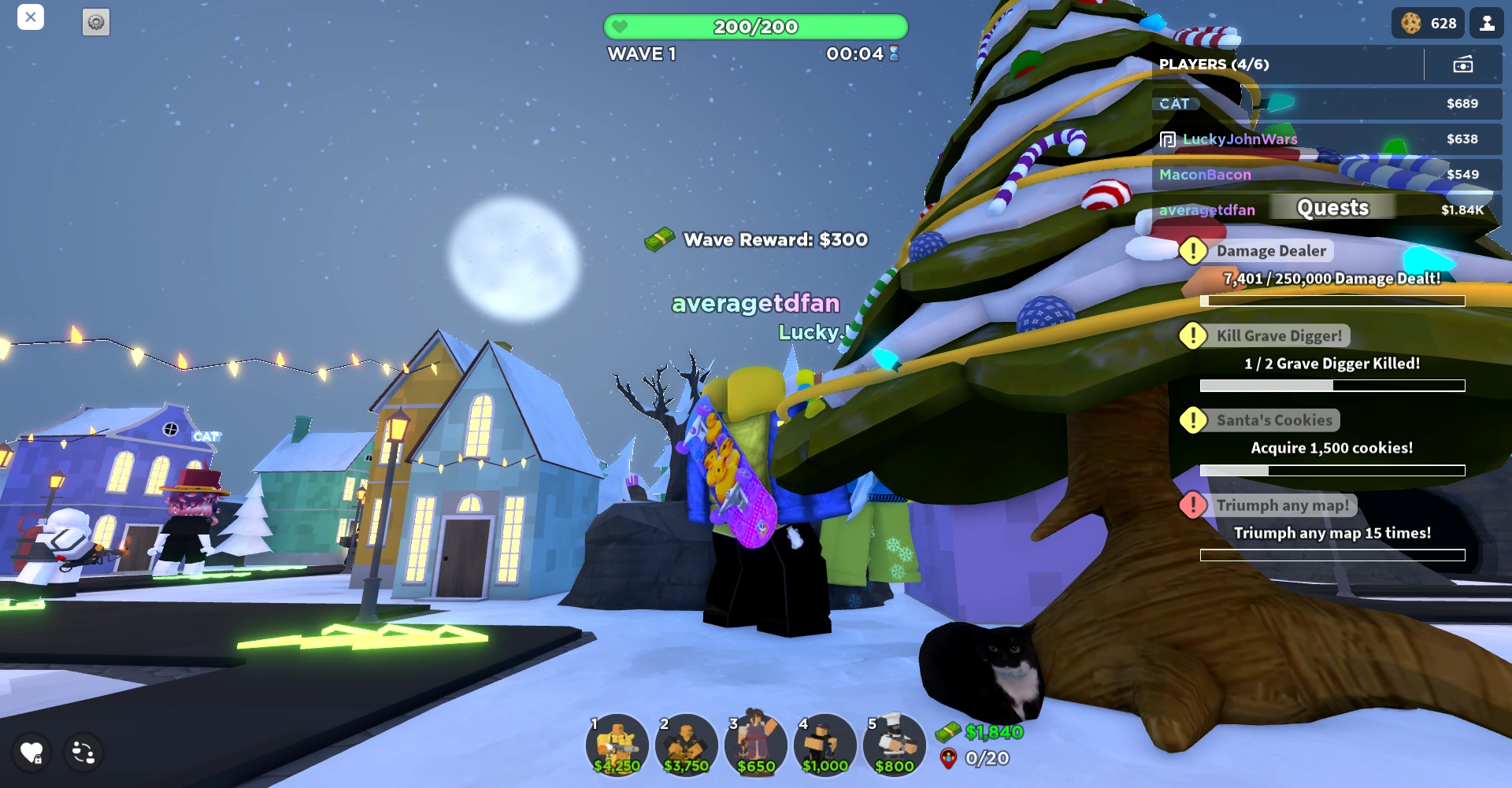This screenshot has width=1512, height=788.
Task: Click the waypoint marker showing 0/20
Action: (949, 760)
